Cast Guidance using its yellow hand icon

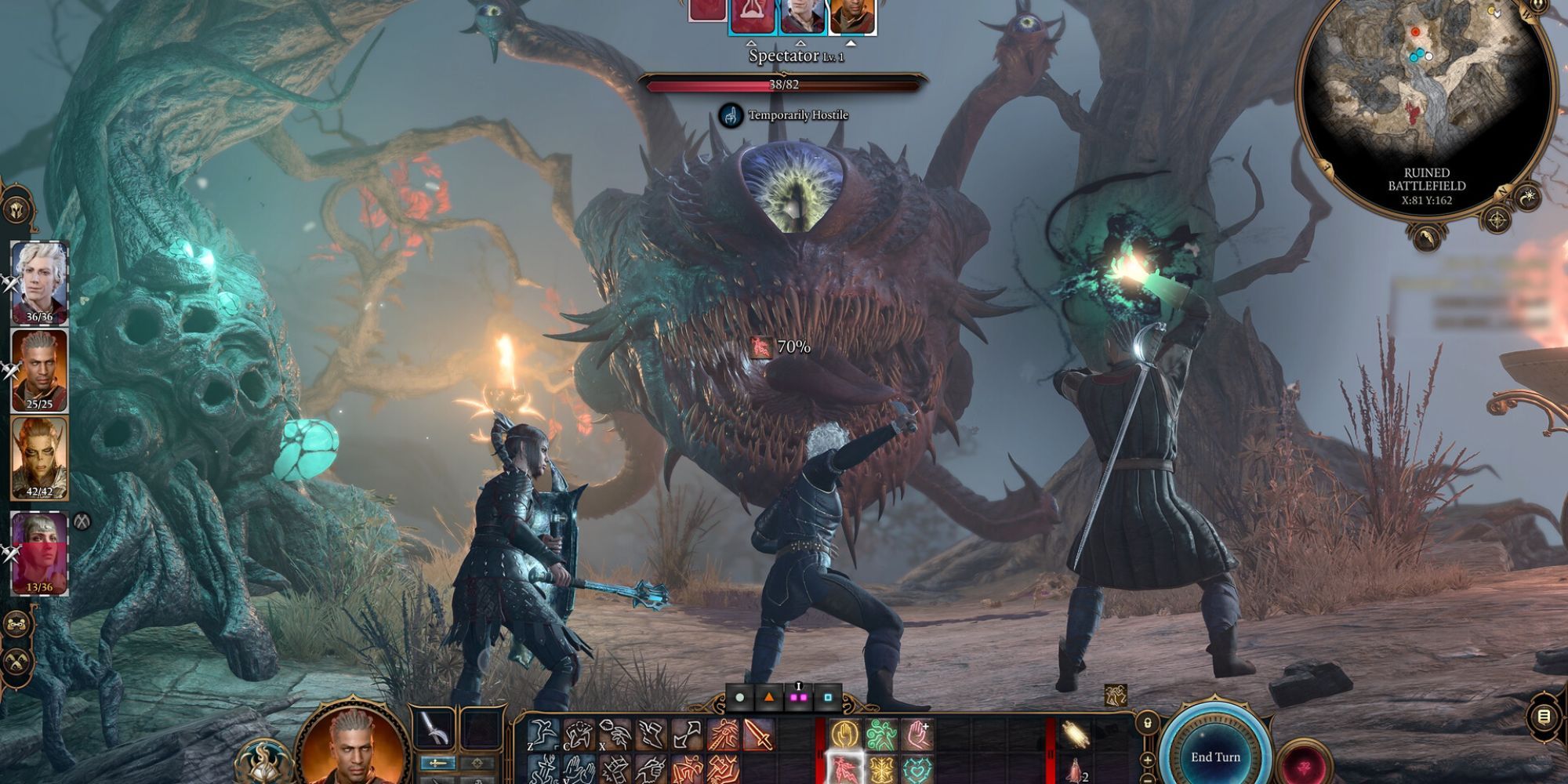tap(845, 733)
